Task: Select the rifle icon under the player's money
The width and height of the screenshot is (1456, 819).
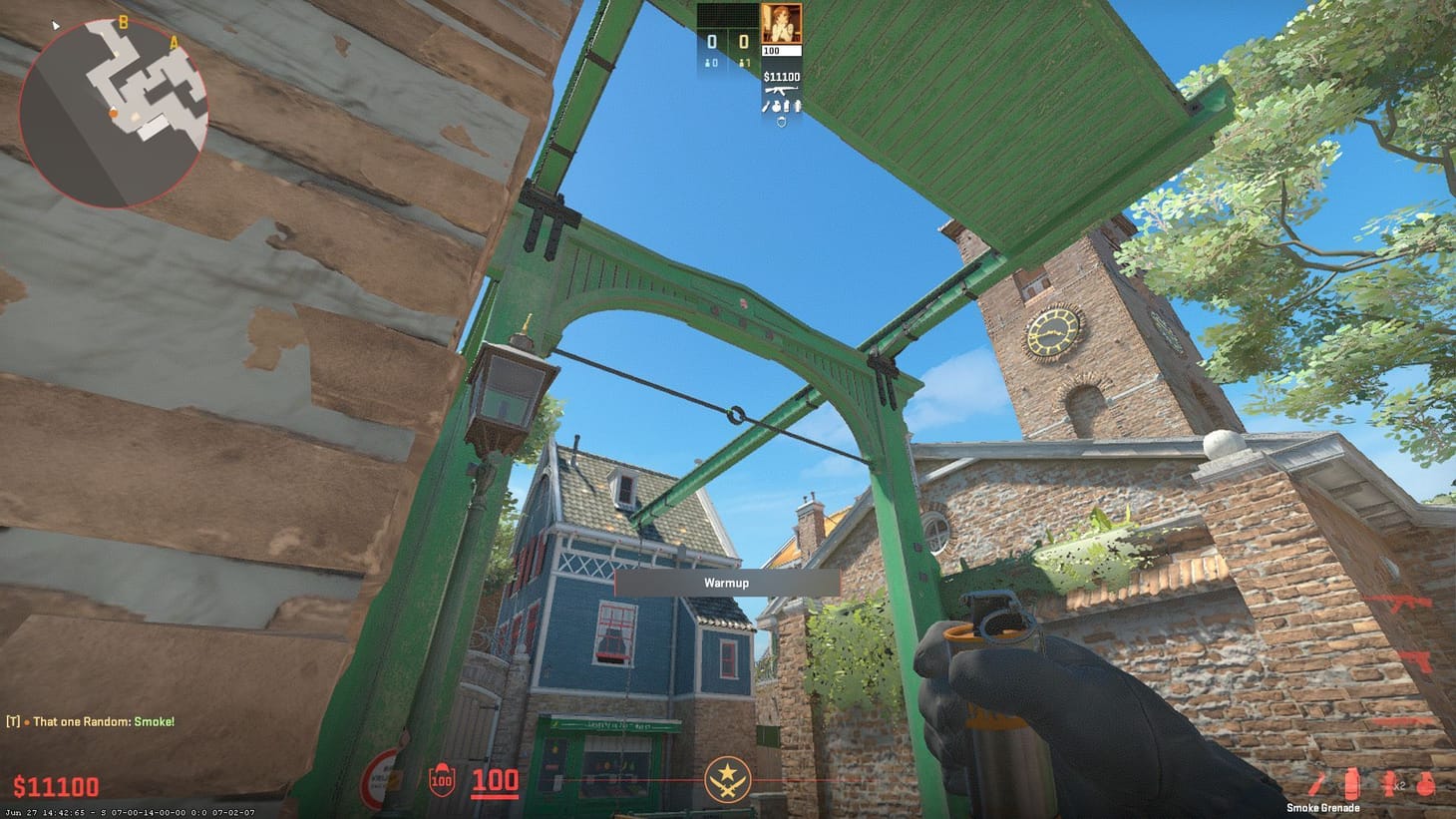Action: tap(782, 90)
